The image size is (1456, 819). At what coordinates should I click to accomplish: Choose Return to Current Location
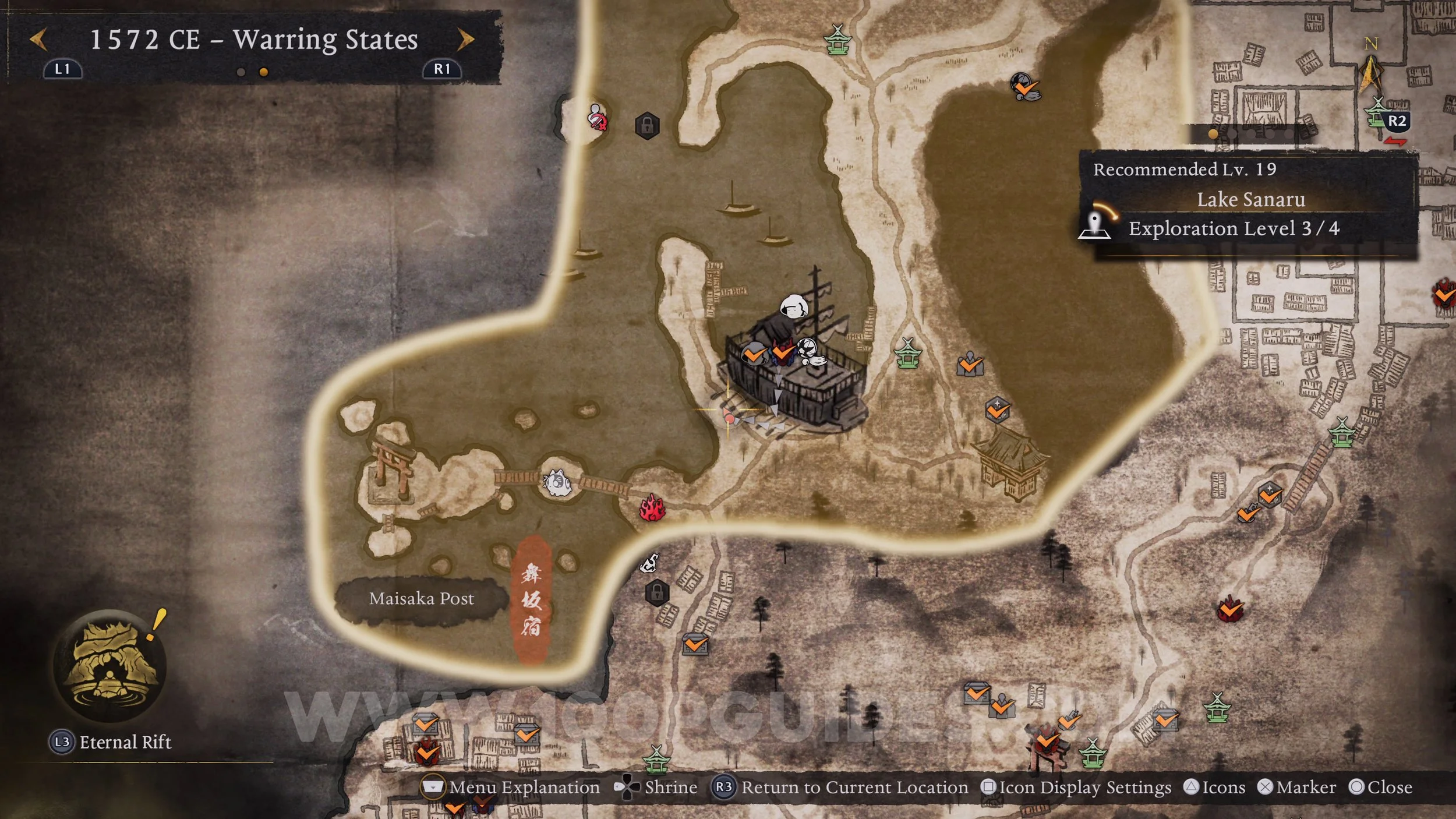[x=840, y=788]
